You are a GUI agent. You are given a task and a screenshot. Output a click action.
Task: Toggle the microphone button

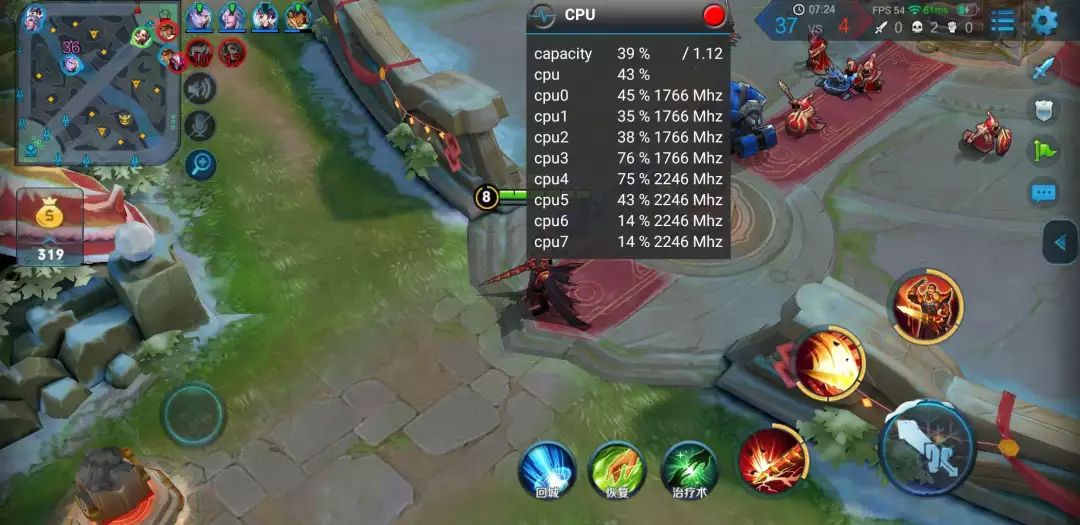tap(200, 126)
